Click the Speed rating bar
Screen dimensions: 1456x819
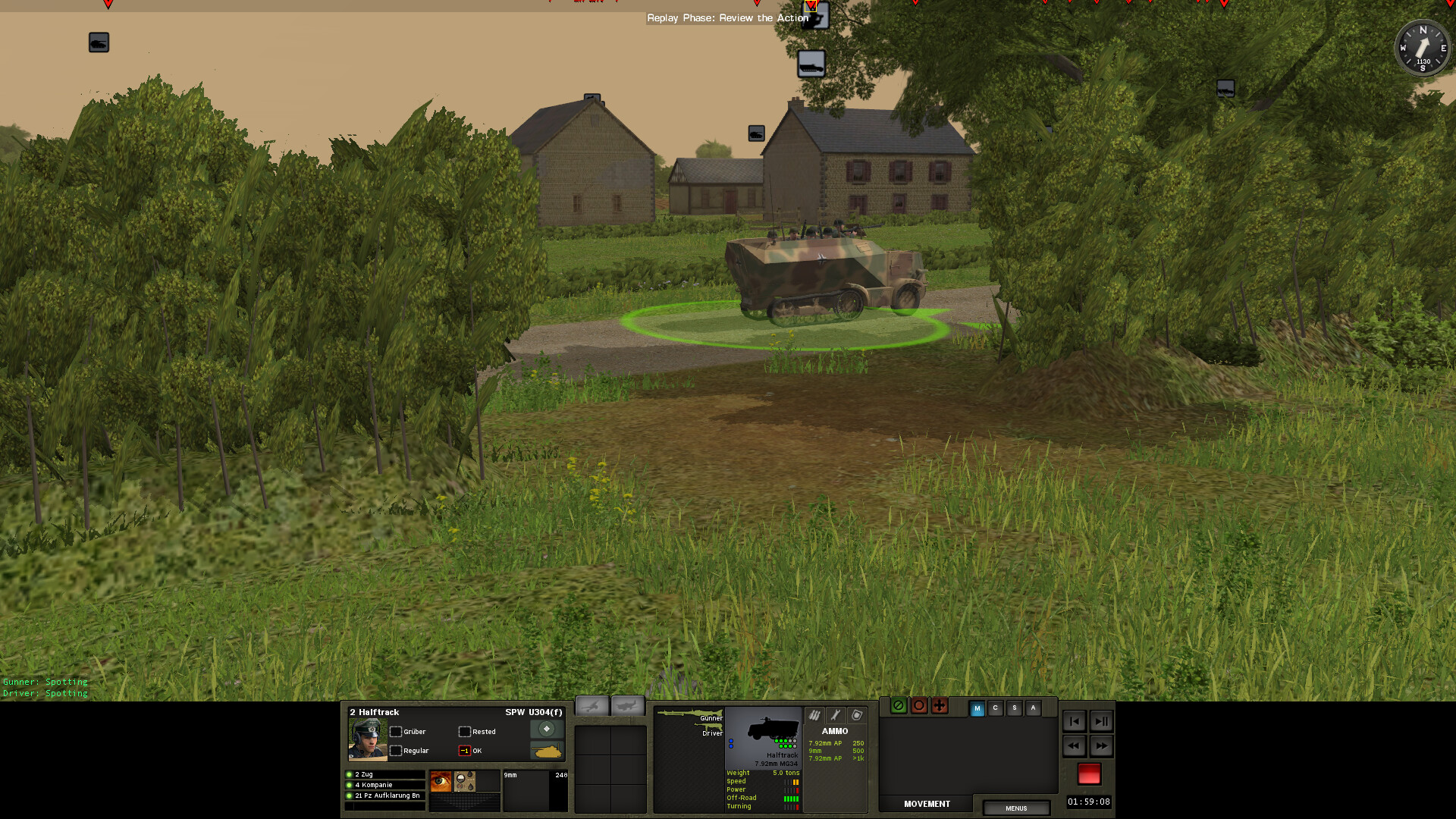click(791, 781)
